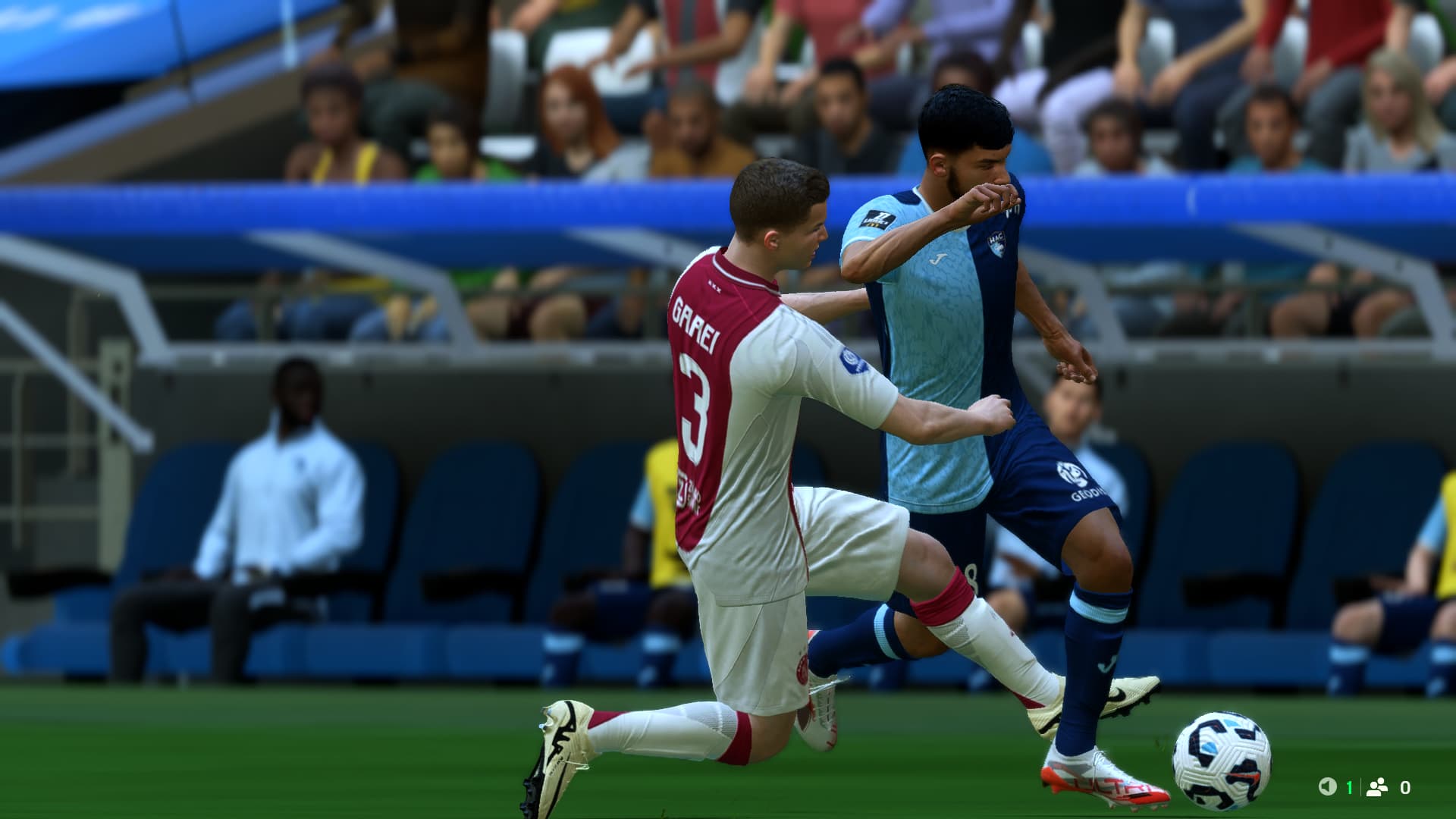Screen dimensions: 1456x819
Task: Open the party members icon
Action: coord(1376,787)
